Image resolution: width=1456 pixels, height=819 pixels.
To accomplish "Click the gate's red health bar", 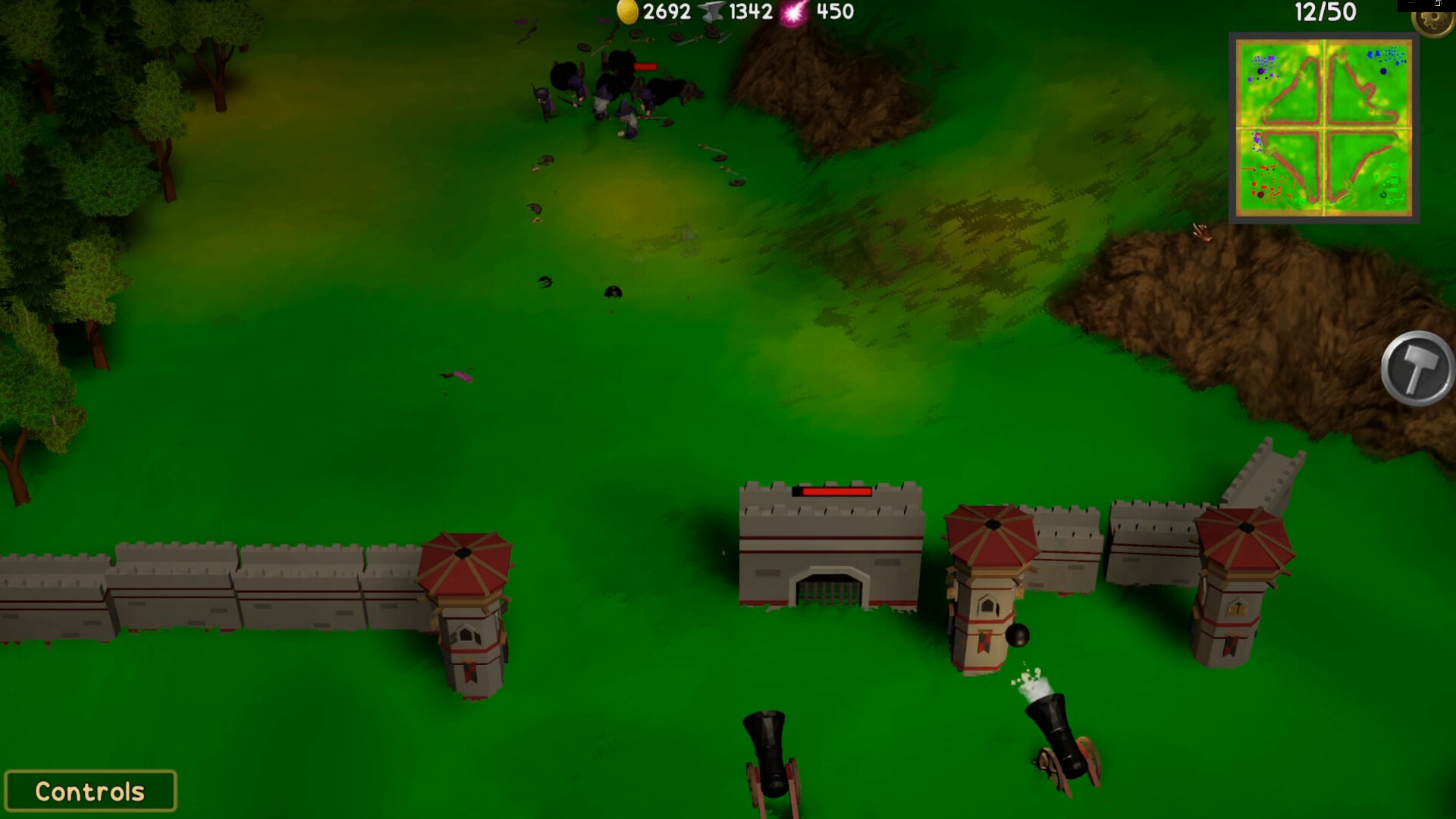I will click(833, 490).
